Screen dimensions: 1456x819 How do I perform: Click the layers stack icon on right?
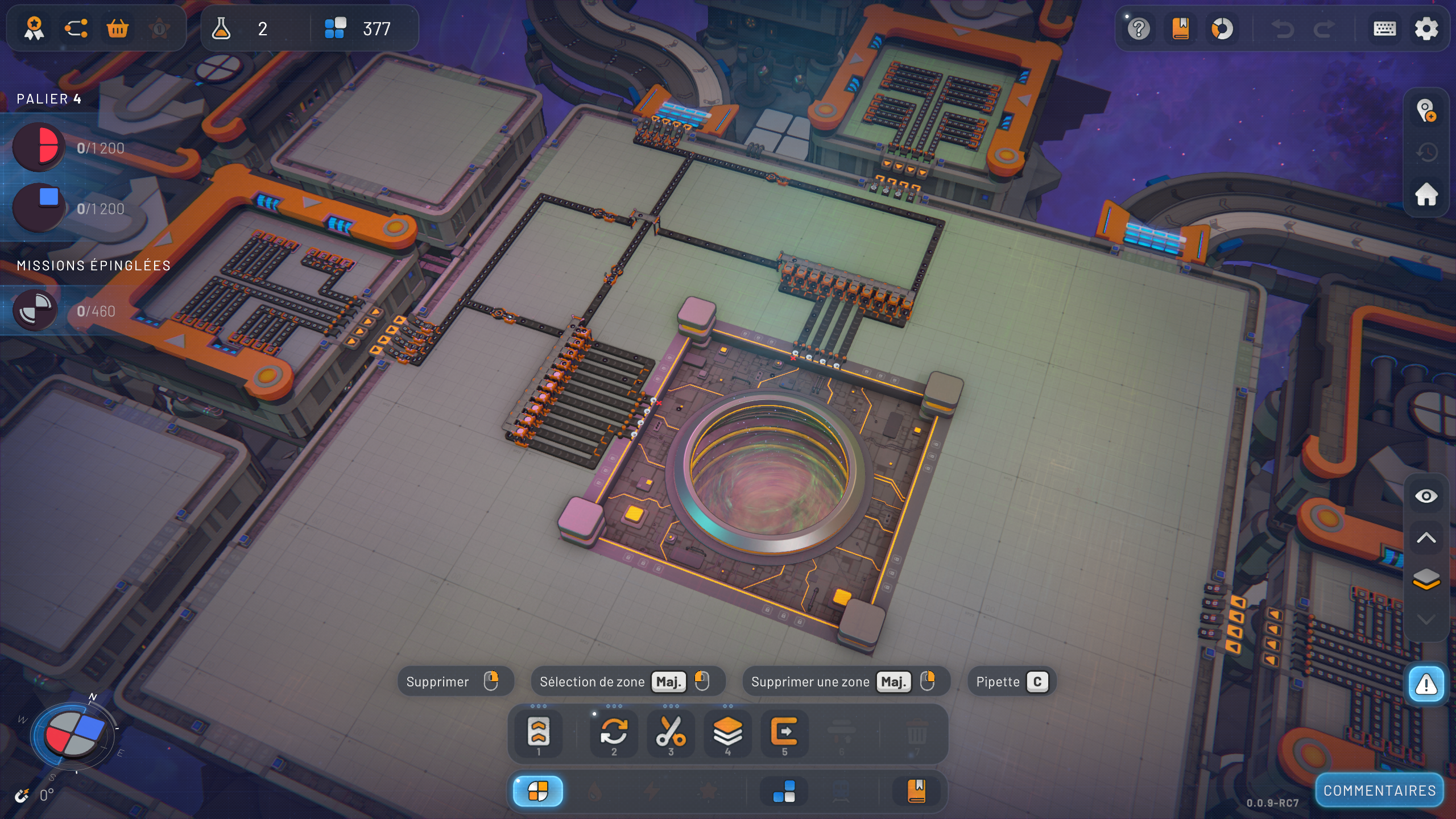coord(1426,579)
